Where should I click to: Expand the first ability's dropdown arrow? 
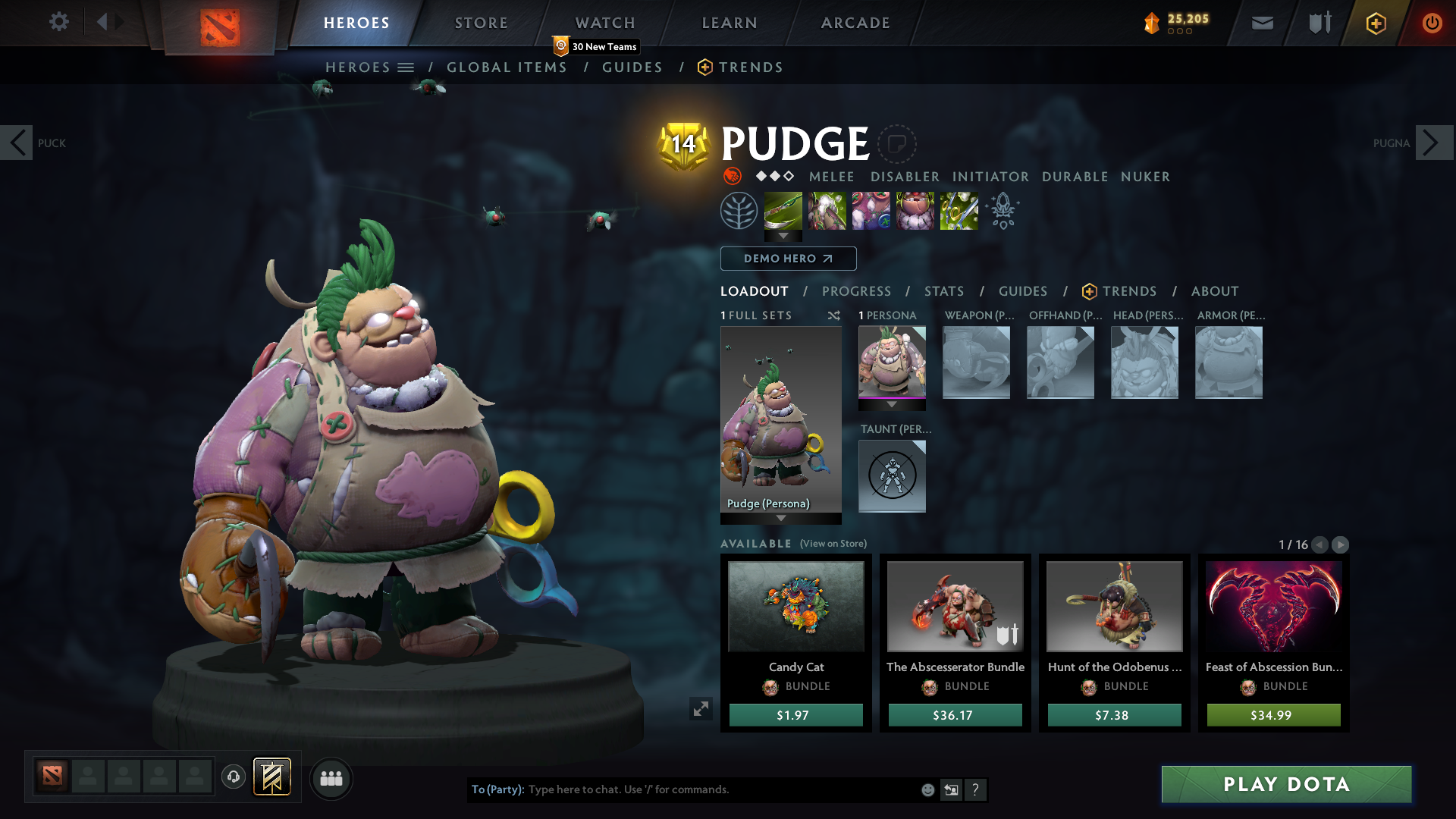(783, 237)
